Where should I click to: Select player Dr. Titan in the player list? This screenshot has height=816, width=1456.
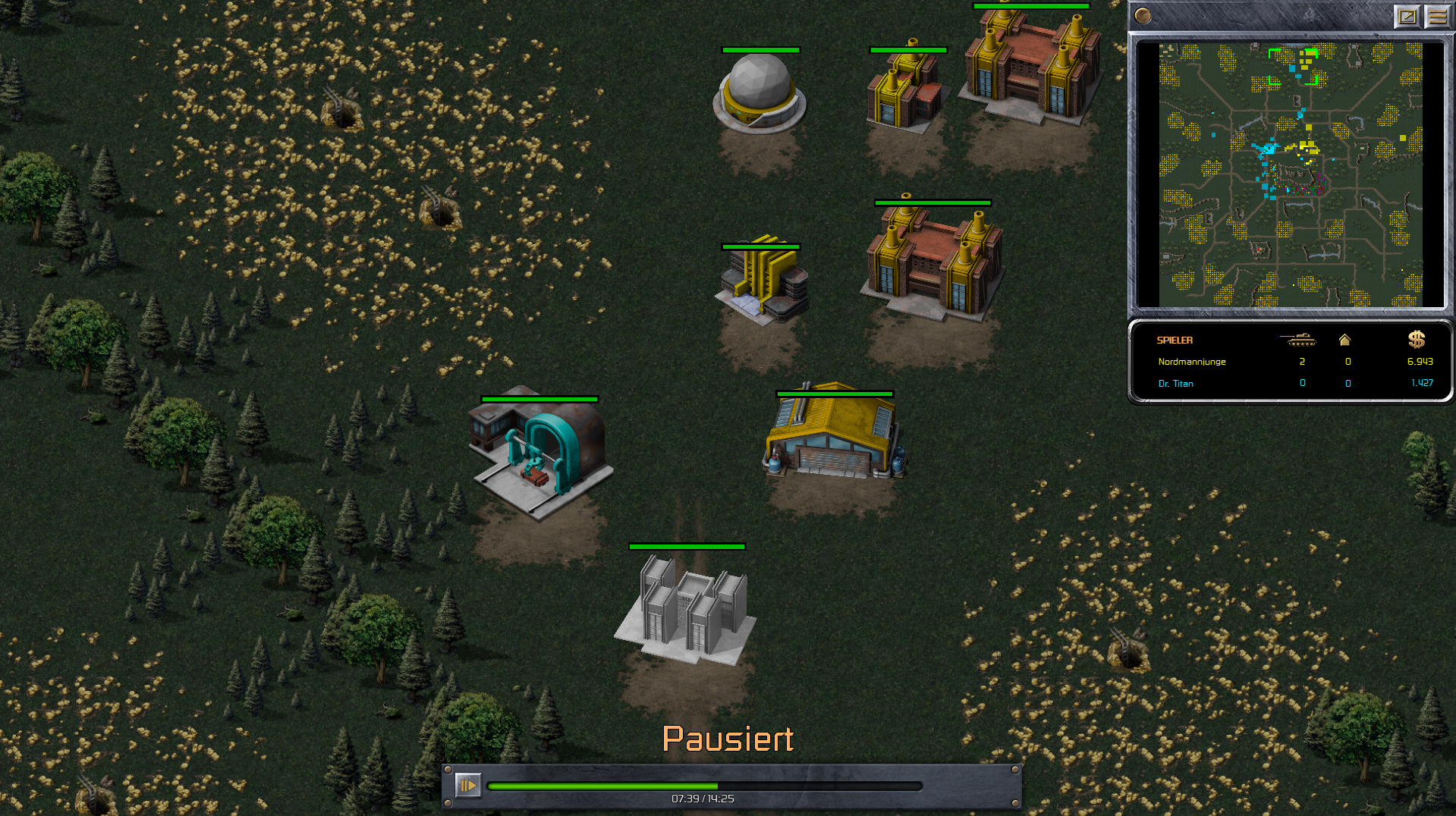(1175, 384)
